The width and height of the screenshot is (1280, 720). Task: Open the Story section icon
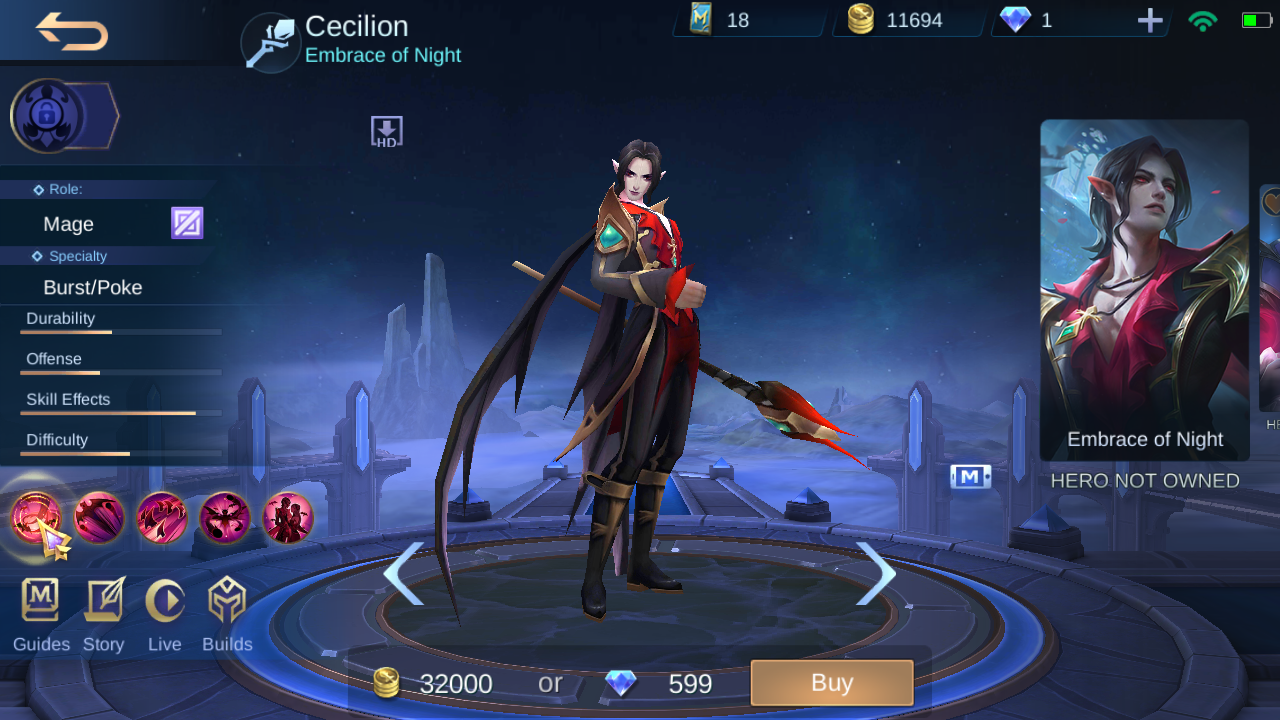pyautogui.click(x=103, y=601)
